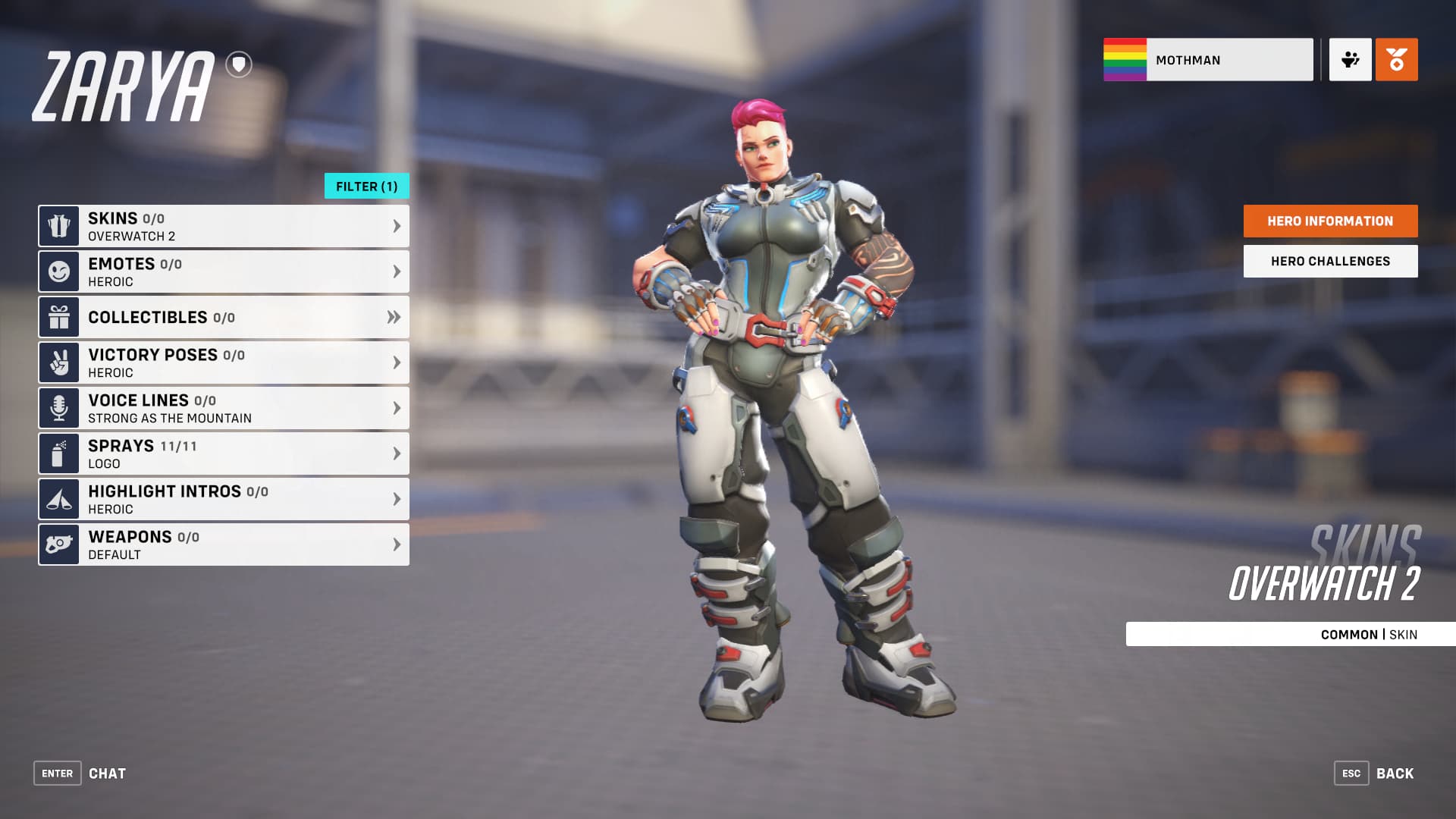
Task: Select the Skins box icon
Action: 58,225
